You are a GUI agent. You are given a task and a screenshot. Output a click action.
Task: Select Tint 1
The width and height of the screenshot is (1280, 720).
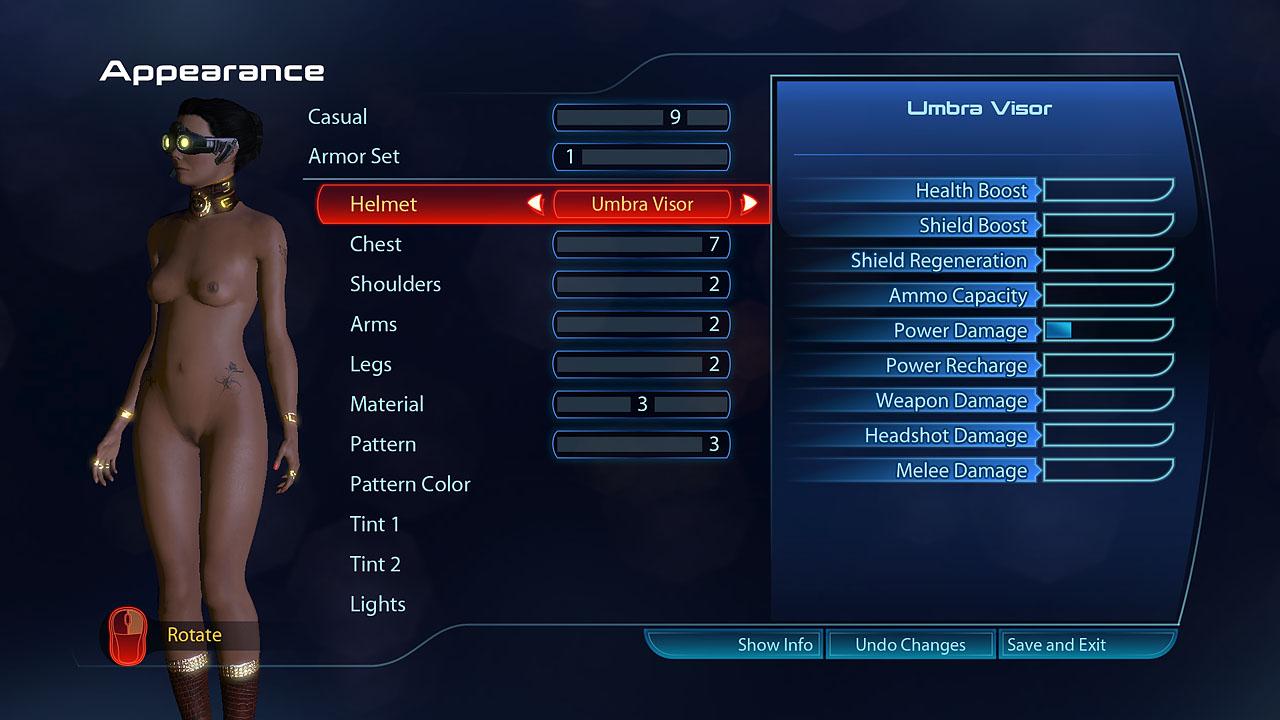pos(375,524)
